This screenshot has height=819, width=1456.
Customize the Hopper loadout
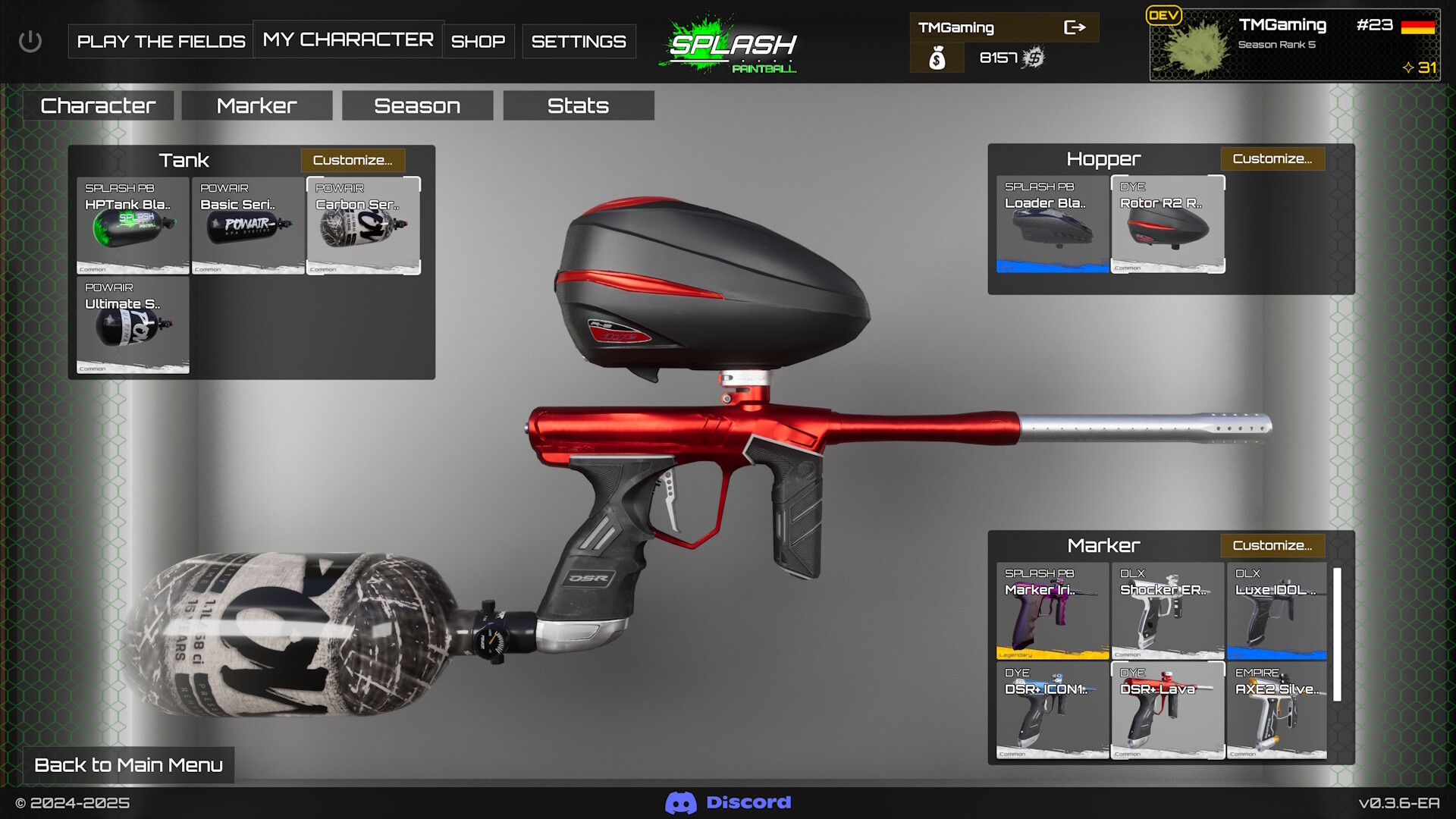coord(1272,158)
